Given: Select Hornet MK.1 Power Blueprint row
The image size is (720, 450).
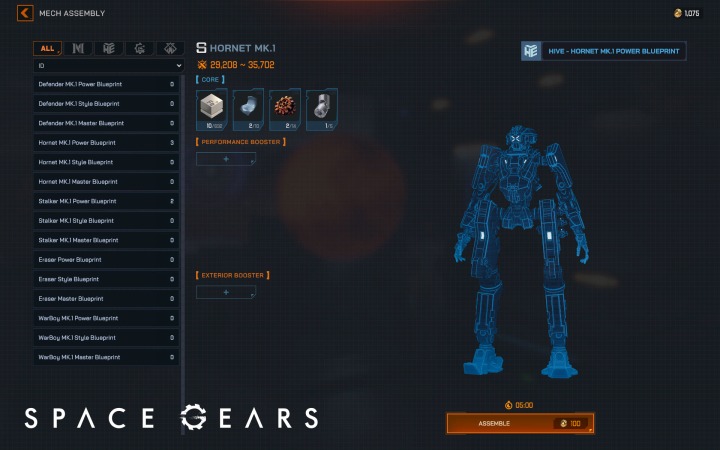Looking at the screenshot, I should click(x=107, y=143).
